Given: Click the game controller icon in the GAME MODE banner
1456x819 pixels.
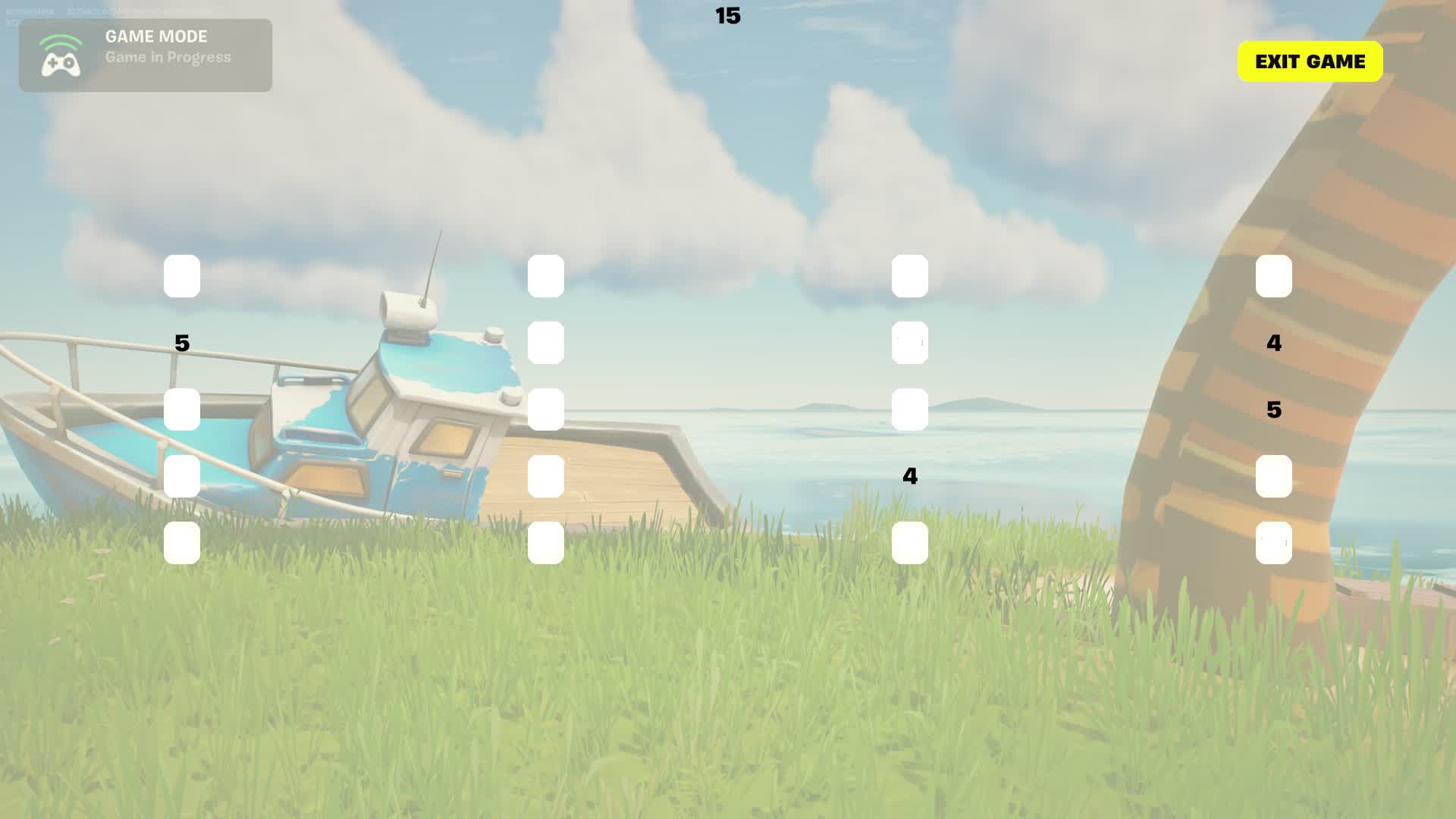Looking at the screenshot, I should (x=59, y=55).
